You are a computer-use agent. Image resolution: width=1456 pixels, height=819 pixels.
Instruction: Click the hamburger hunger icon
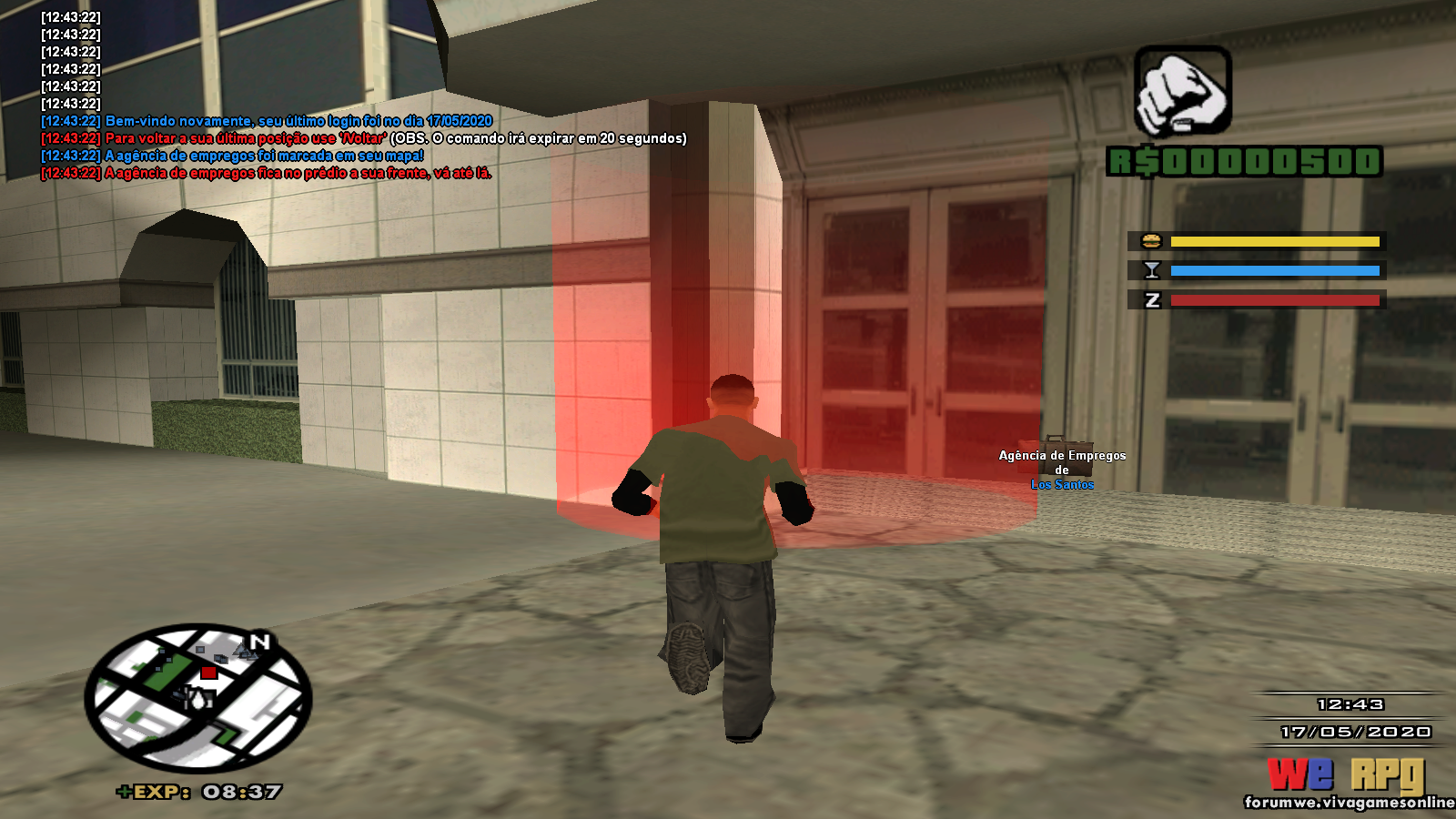tap(1152, 240)
